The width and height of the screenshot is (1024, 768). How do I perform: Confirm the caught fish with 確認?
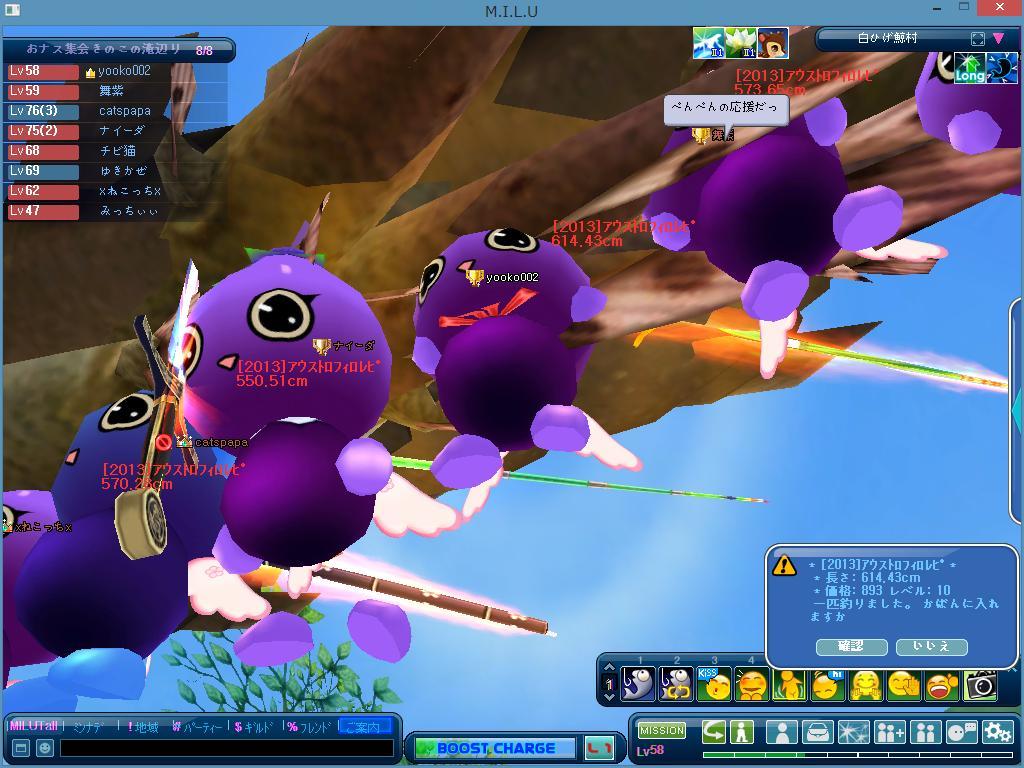coord(851,647)
